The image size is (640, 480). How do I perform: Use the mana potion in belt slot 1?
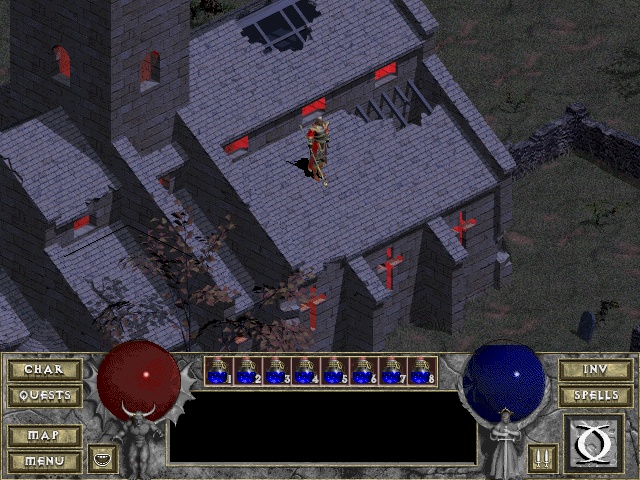[220, 371]
